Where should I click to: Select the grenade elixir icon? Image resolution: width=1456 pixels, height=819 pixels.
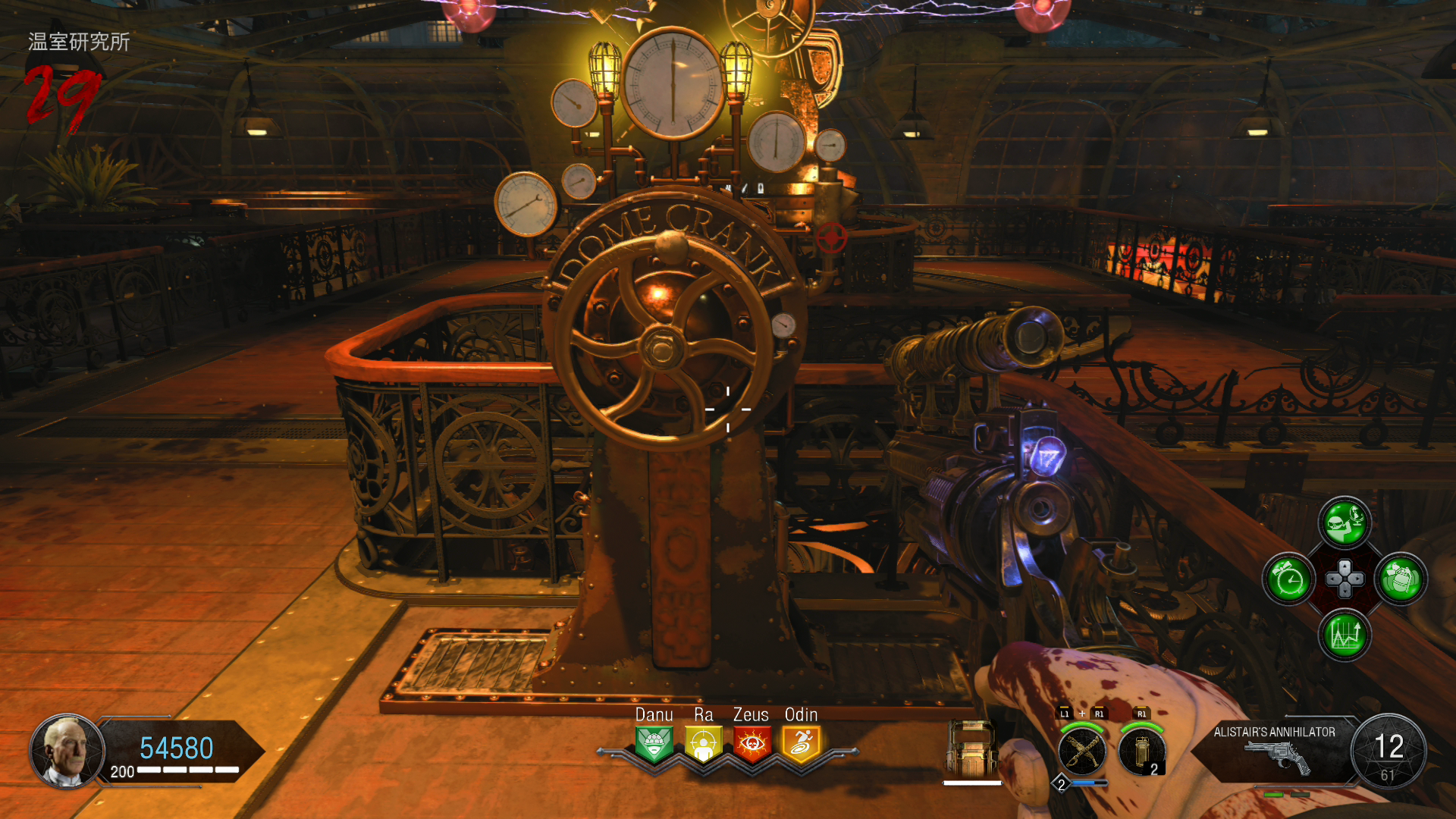pyautogui.click(x=1401, y=580)
